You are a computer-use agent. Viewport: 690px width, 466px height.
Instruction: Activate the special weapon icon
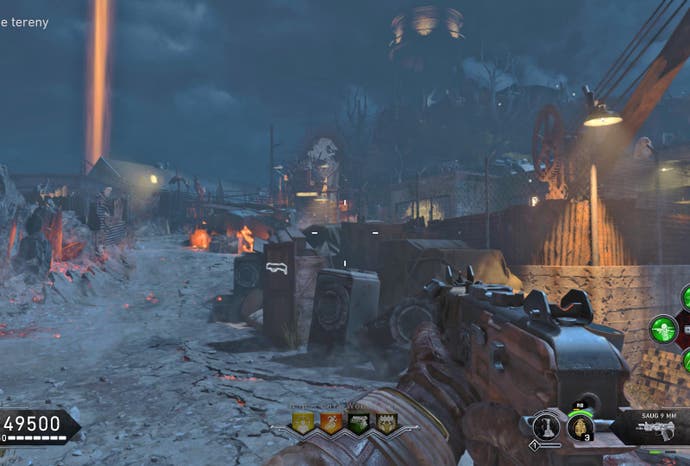545,426
